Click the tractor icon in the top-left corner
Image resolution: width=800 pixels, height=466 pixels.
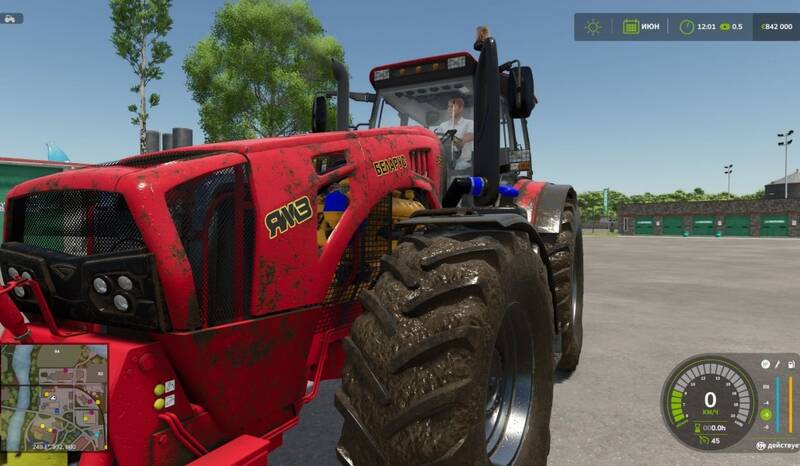[13, 18]
